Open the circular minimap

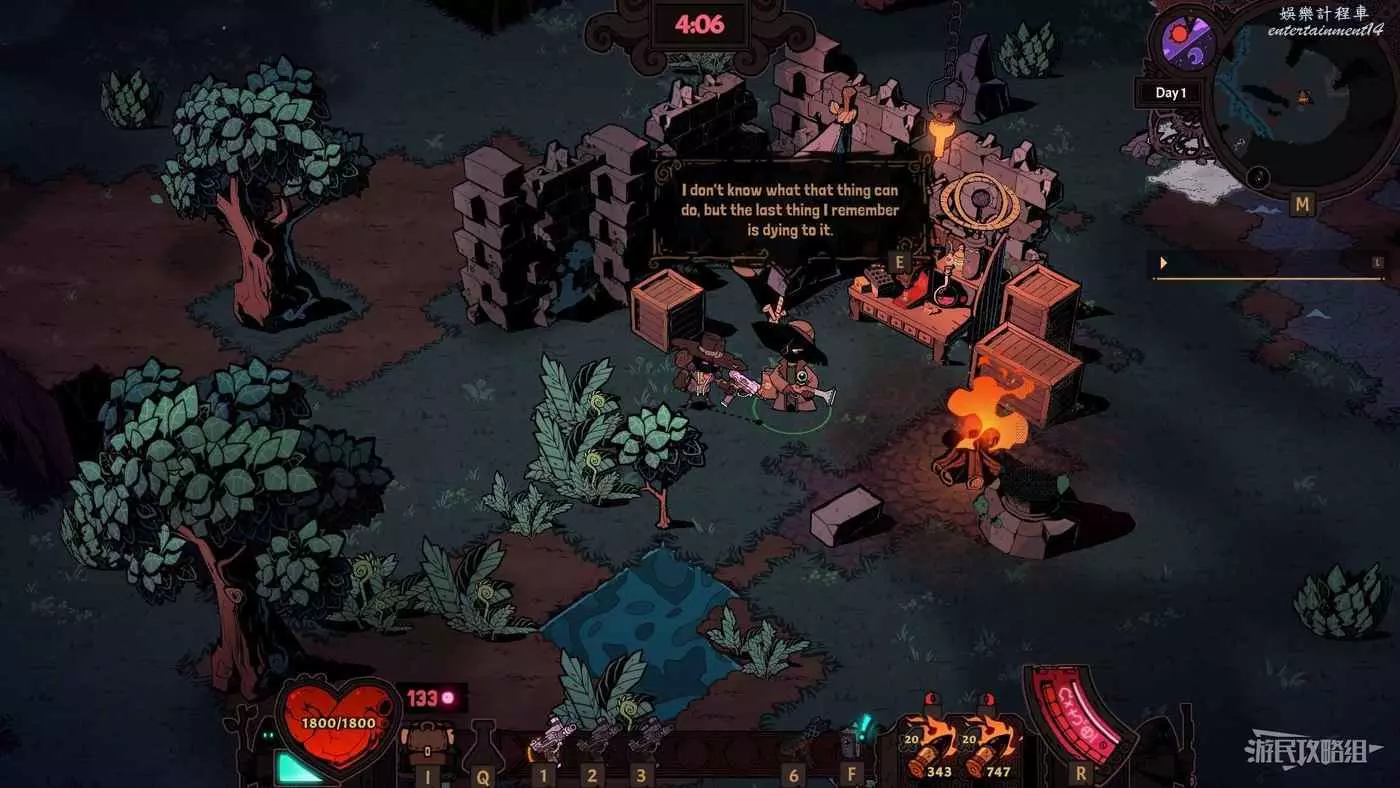[x=1300, y=100]
